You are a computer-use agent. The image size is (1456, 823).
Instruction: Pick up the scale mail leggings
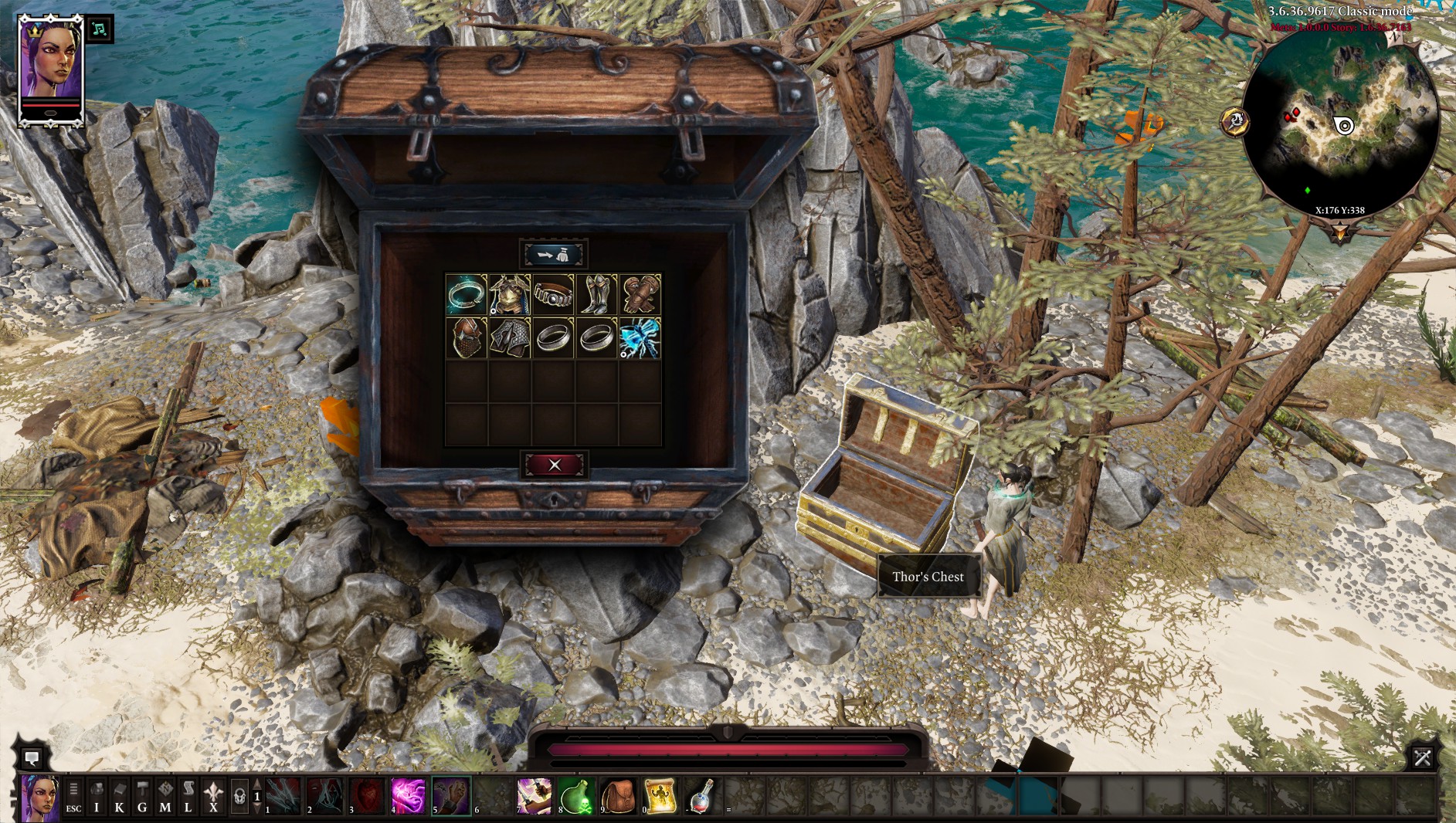510,338
